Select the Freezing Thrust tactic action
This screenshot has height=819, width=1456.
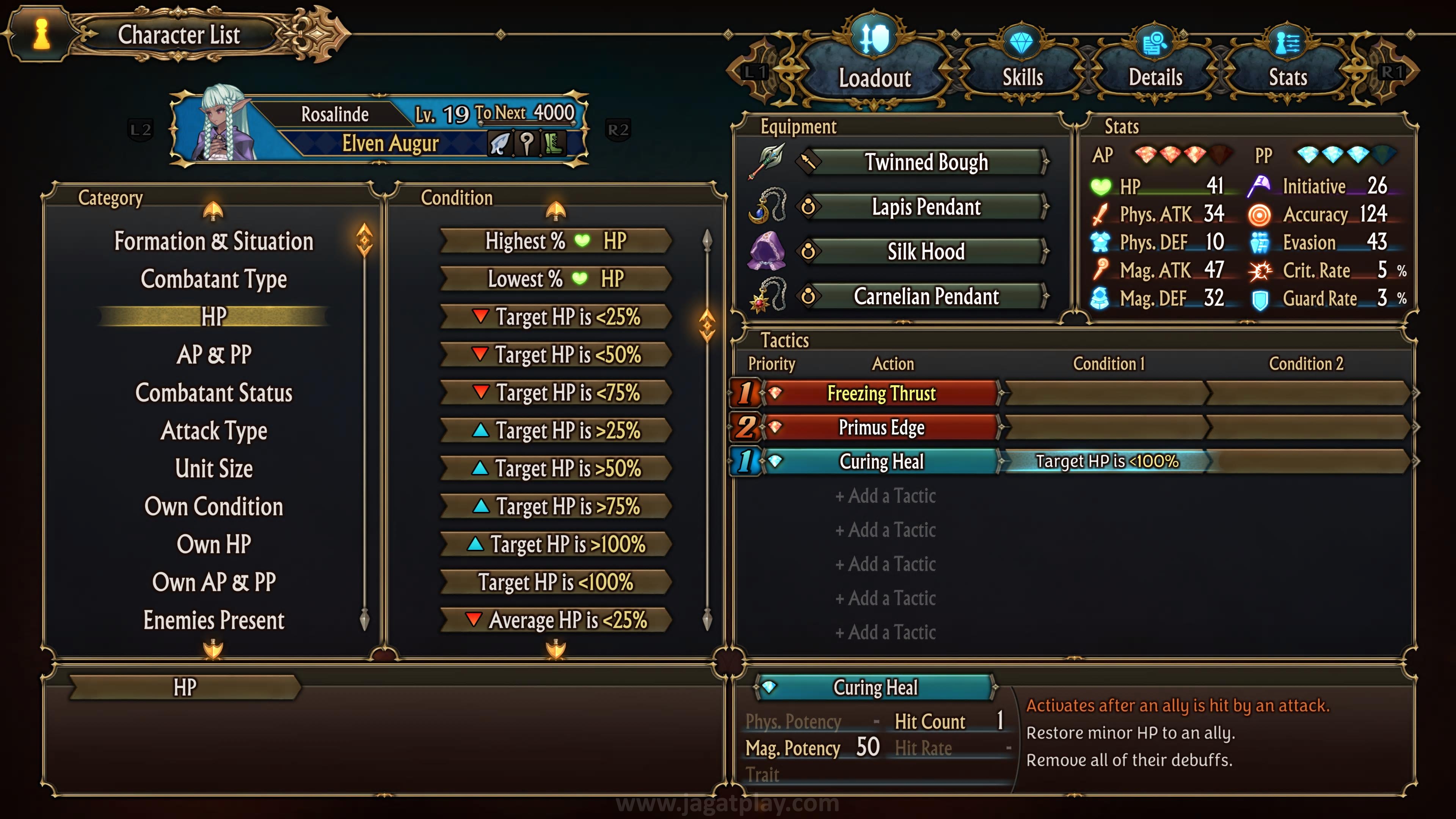[x=880, y=394]
